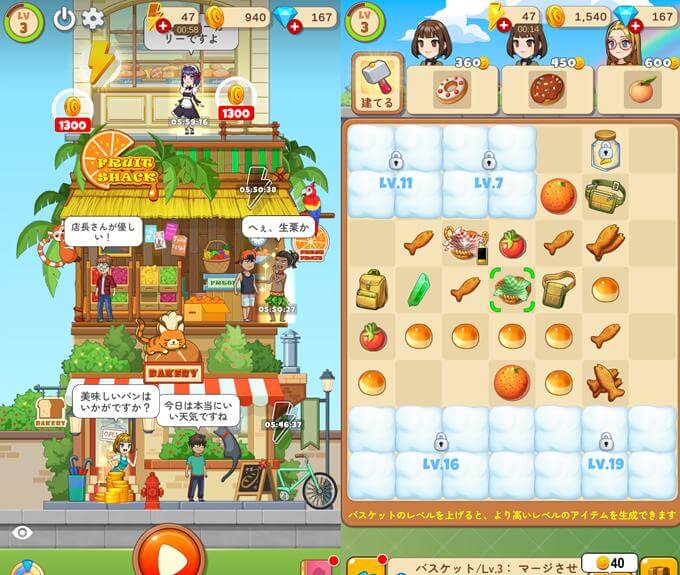The image size is (680, 575).
Task: Tap the locked LV.11 cloud tile
Action: 396,170
